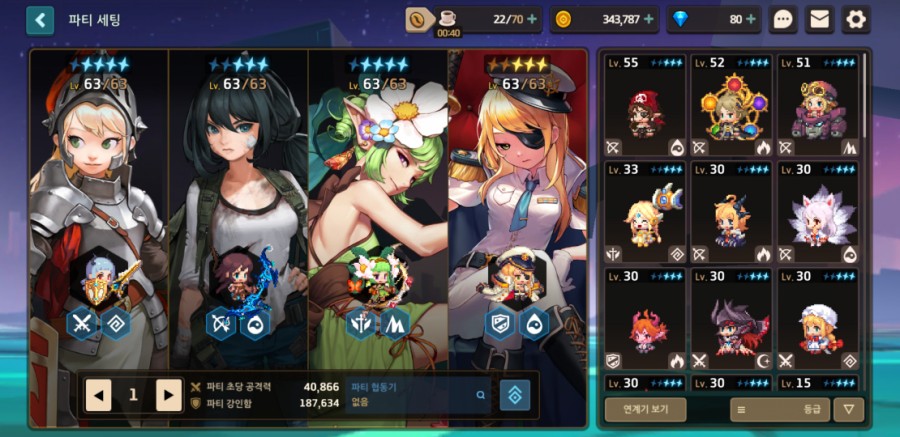The width and height of the screenshot is (900, 437).
Task: Add more coffee stamina with the plus
Action: click(530, 19)
